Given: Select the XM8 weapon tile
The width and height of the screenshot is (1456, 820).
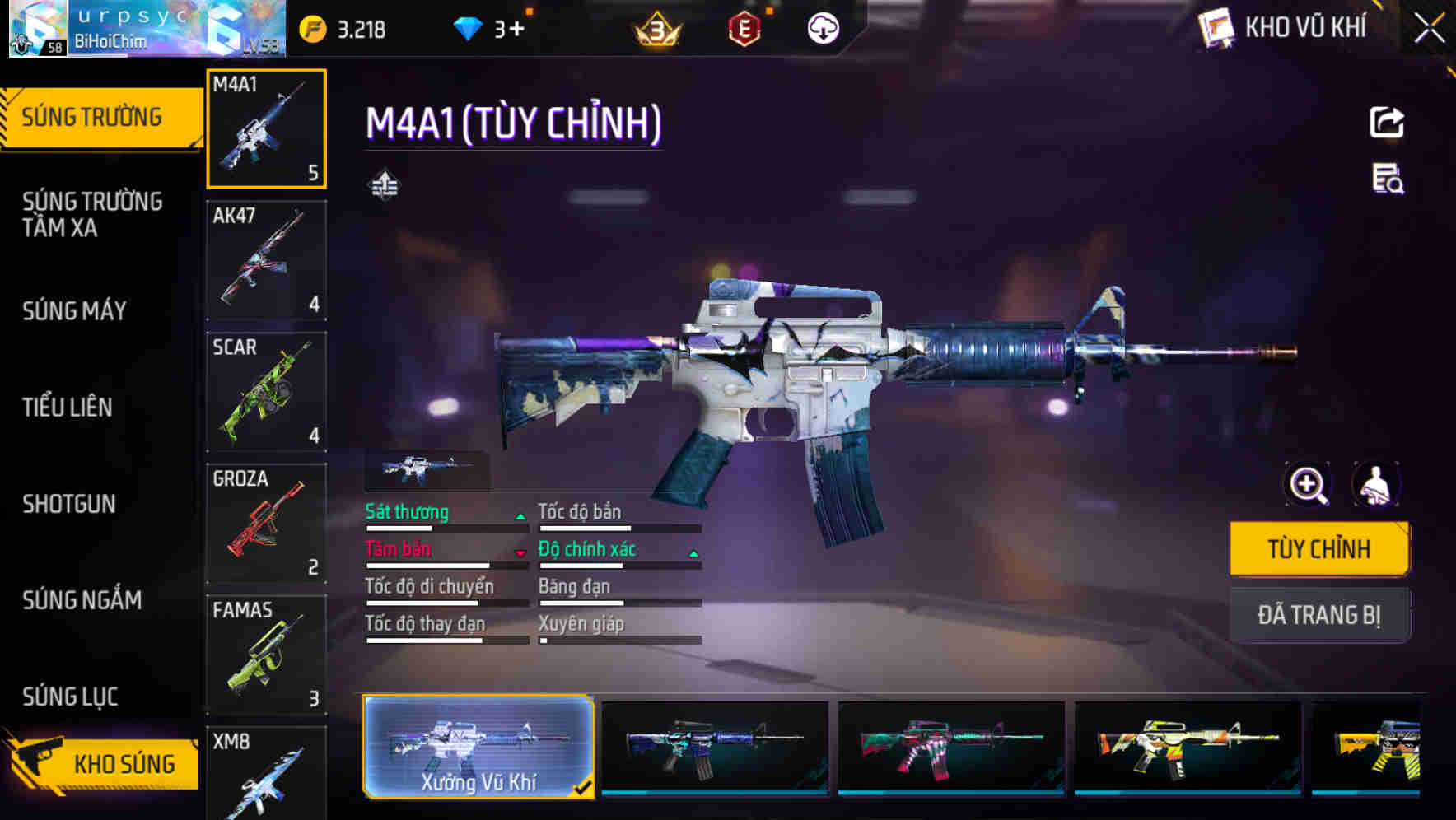Looking at the screenshot, I should [x=266, y=772].
